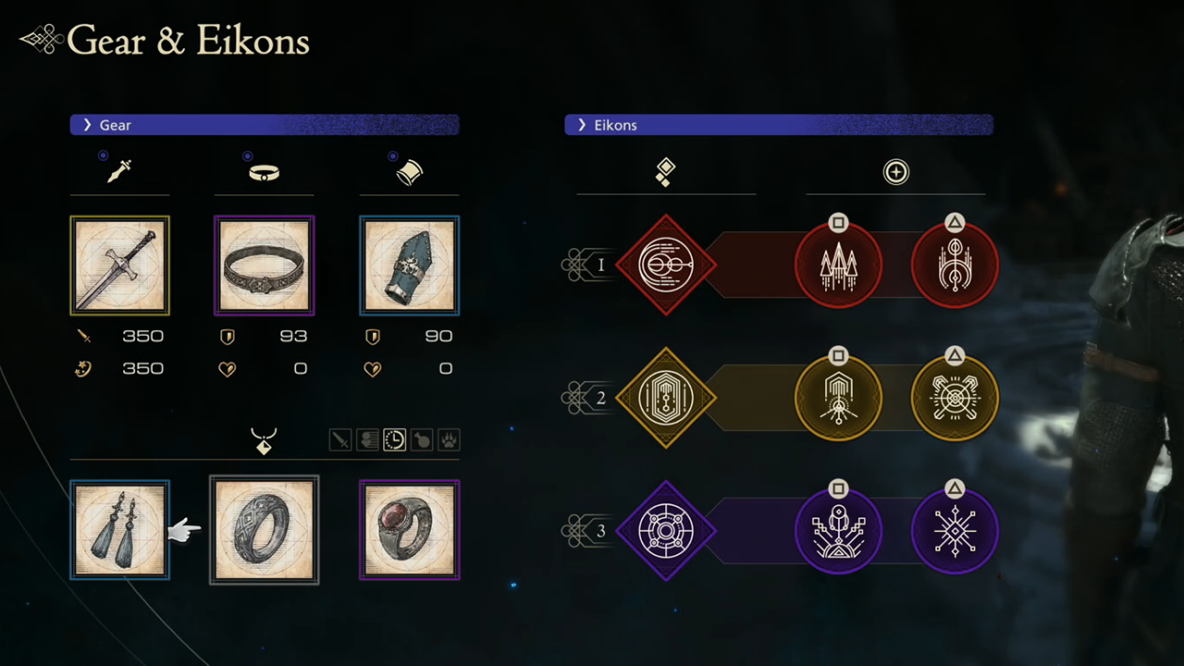Viewport: 1184px width, 666px height.
Task: Select the red gemstone ring accessory
Action: 409,529
